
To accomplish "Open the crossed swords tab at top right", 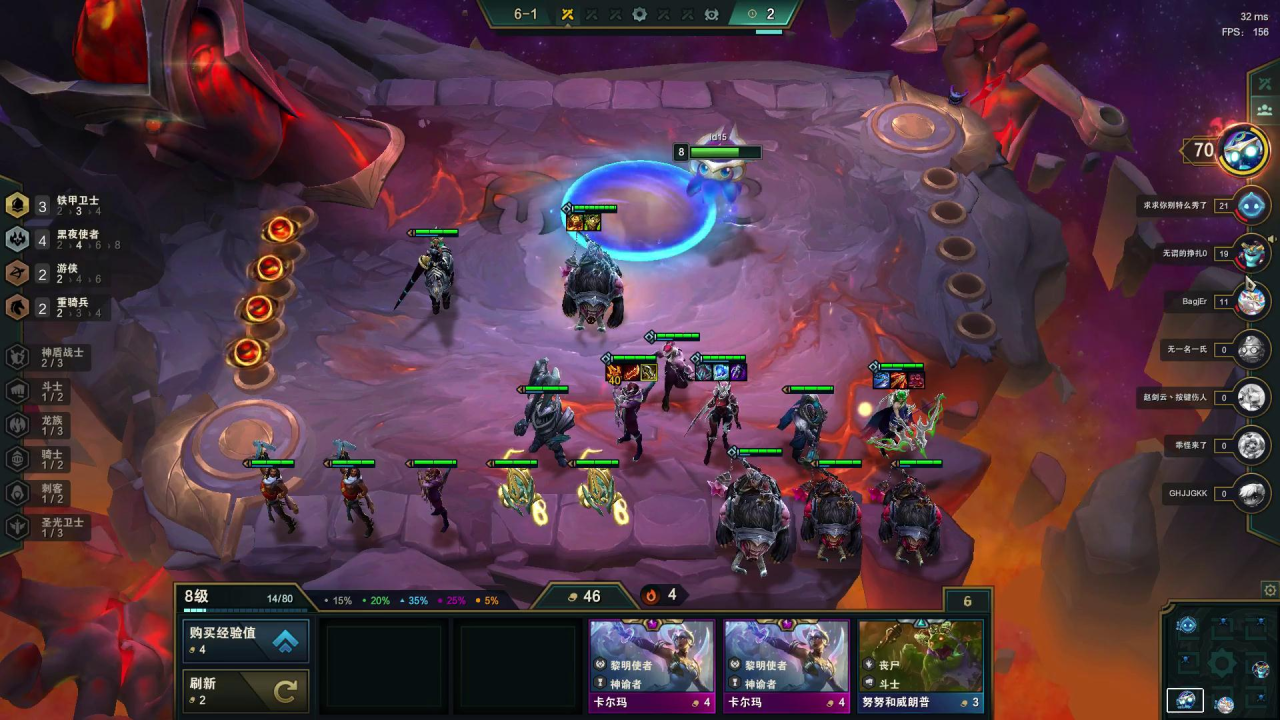I will pos(1264,83).
